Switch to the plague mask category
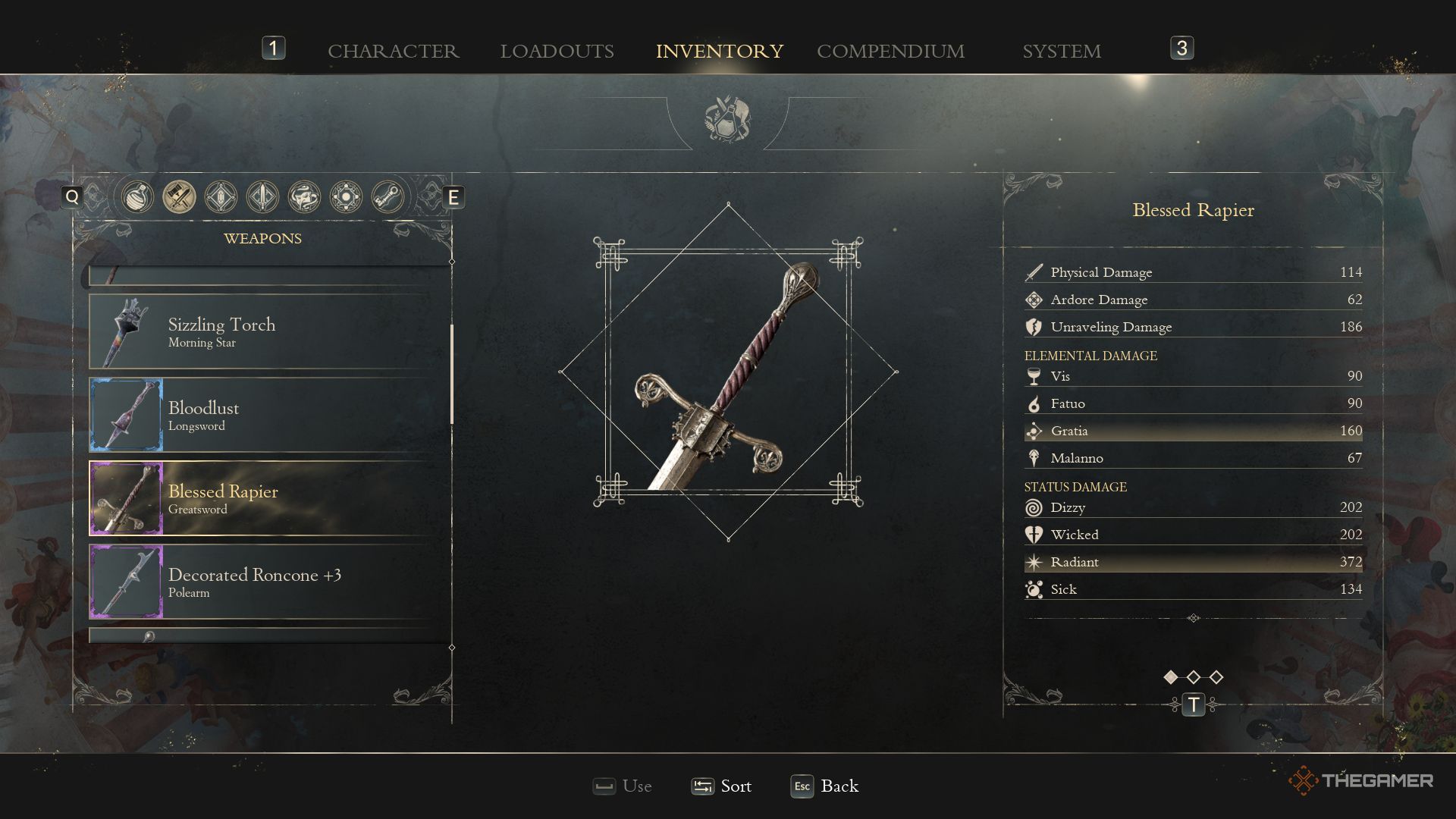Viewport: 1456px width, 819px height. 304,197
